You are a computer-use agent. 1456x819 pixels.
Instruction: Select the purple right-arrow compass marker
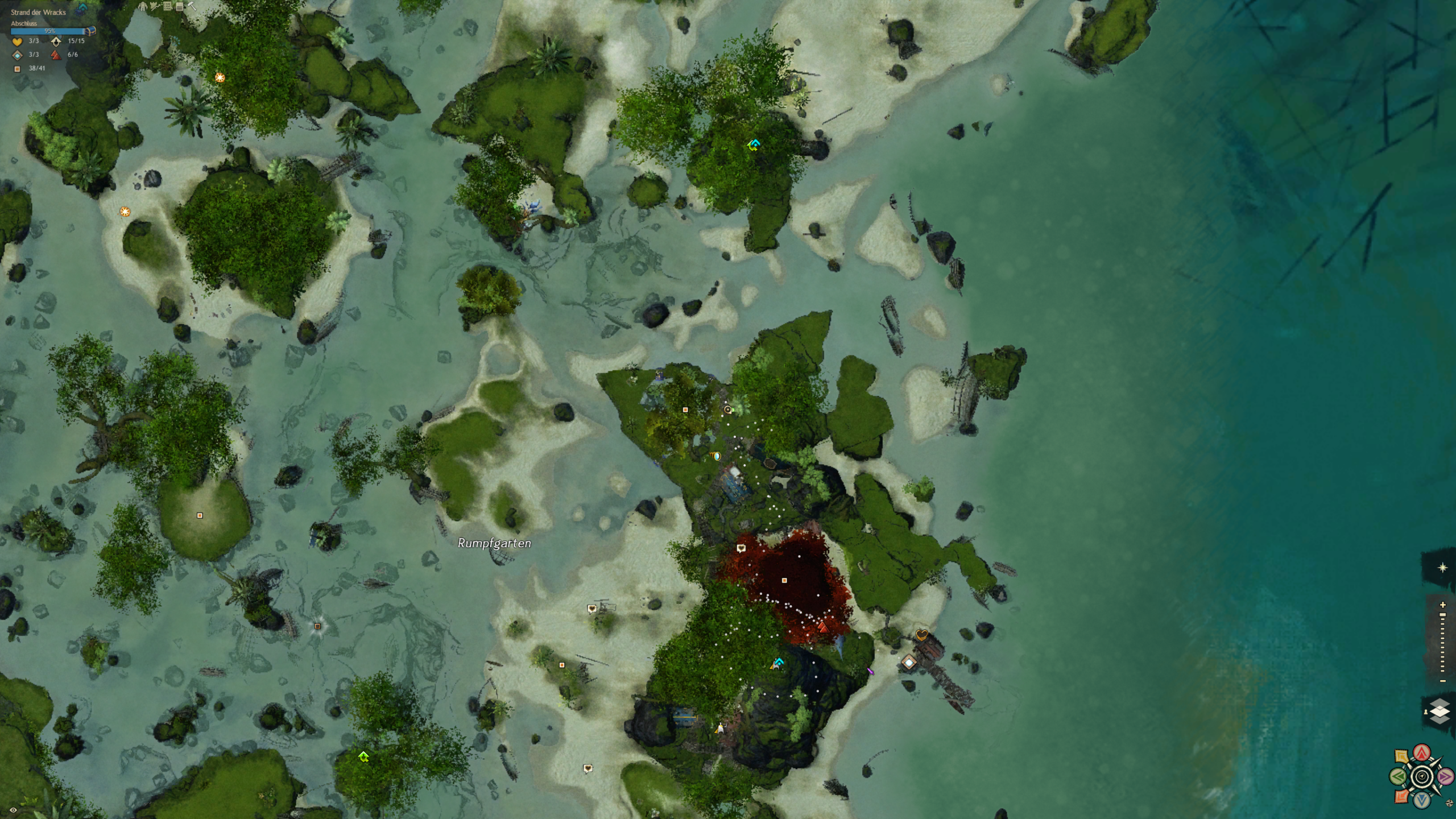pos(1445,776)
